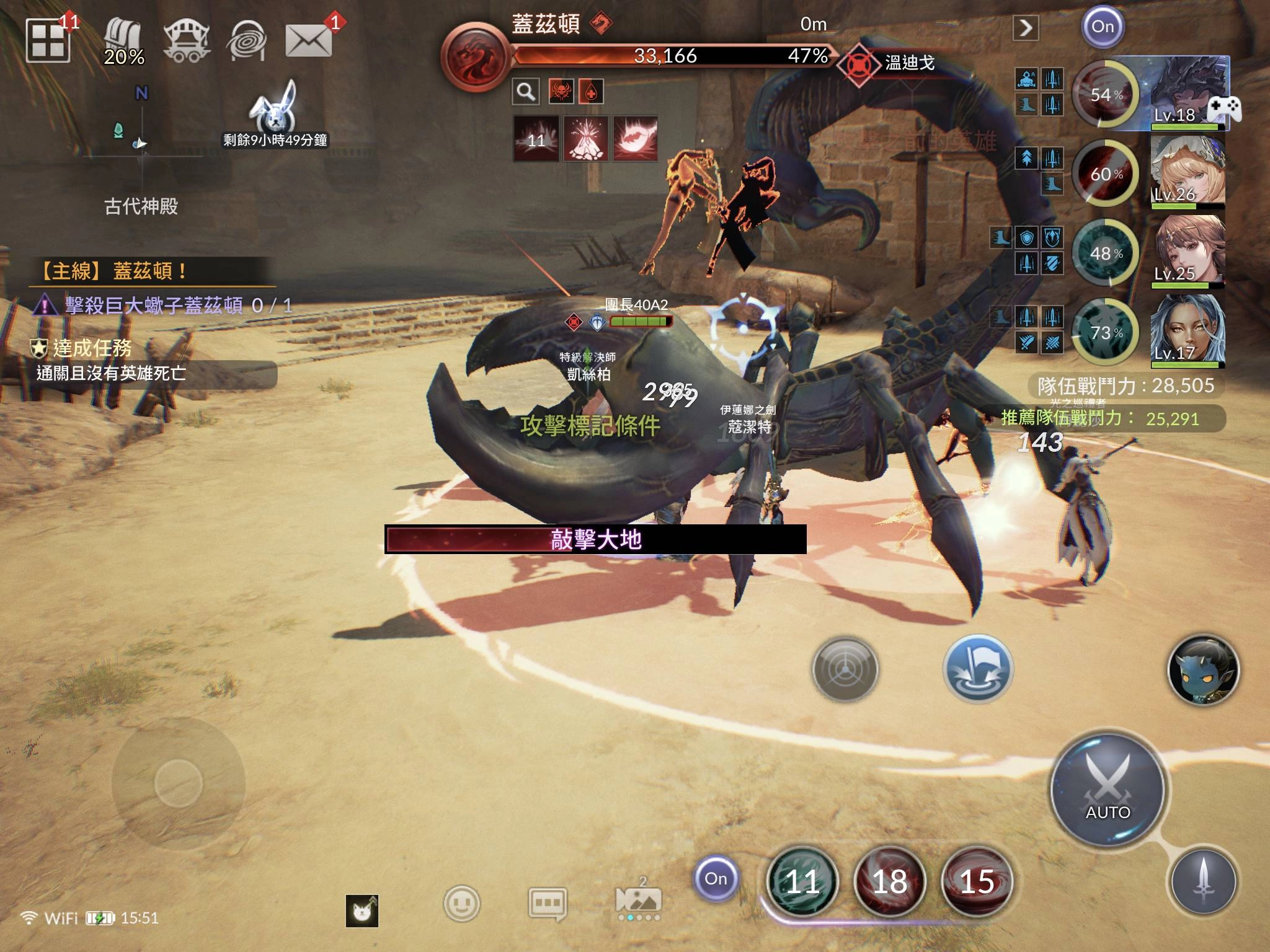The height and width of the screenshot is (952, 1270).
Task: Toggle the top-right On button
Action: tap(1103, 27)
